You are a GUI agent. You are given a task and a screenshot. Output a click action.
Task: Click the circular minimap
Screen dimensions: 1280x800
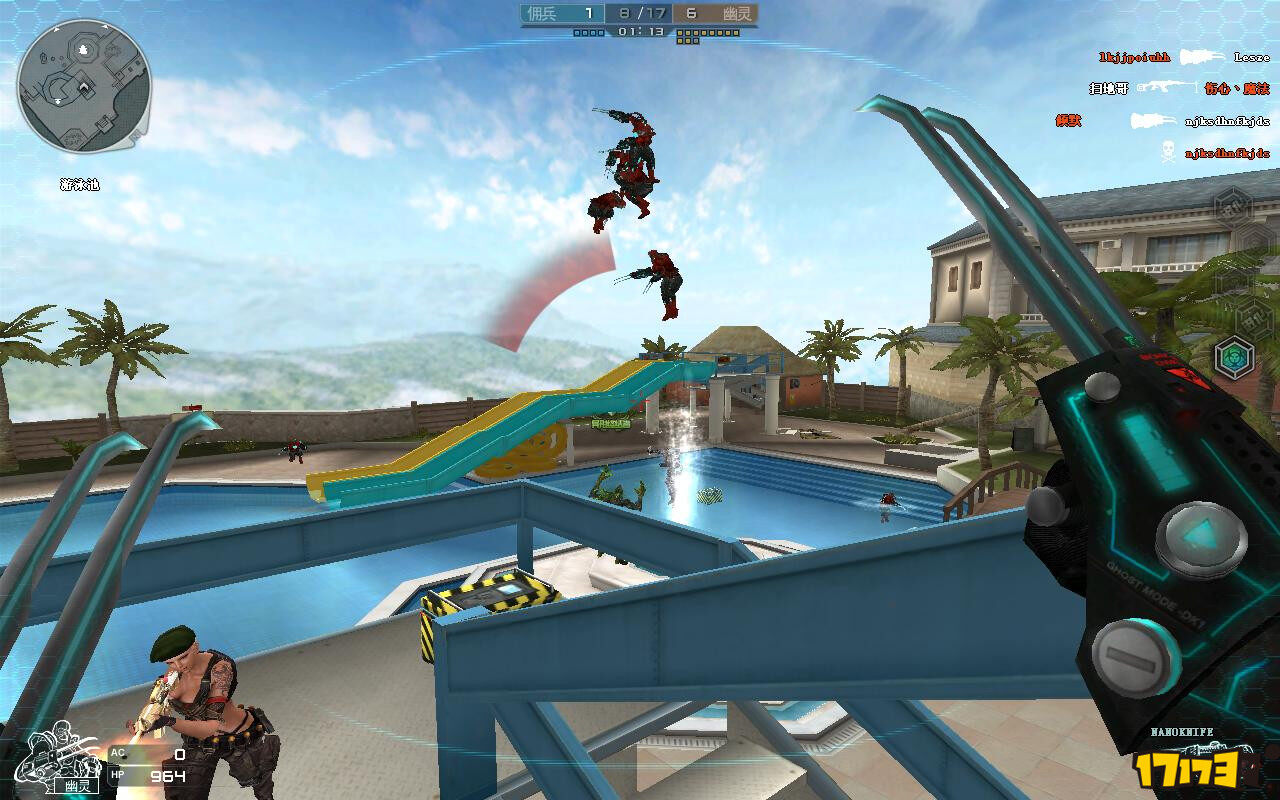pyautogui.click(x=83, y=86)
